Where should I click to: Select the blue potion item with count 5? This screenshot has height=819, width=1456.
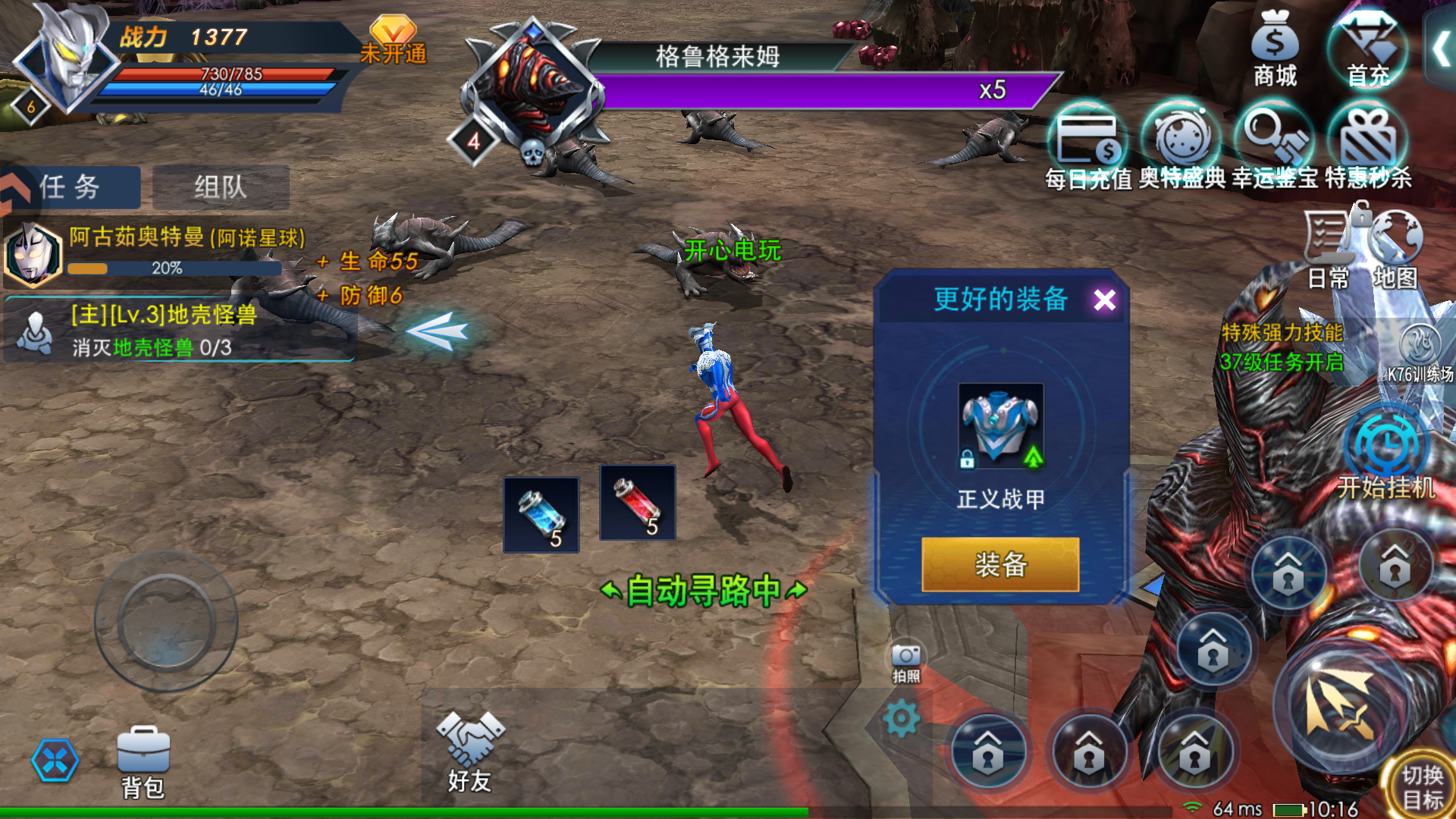[x=540, y=514]
